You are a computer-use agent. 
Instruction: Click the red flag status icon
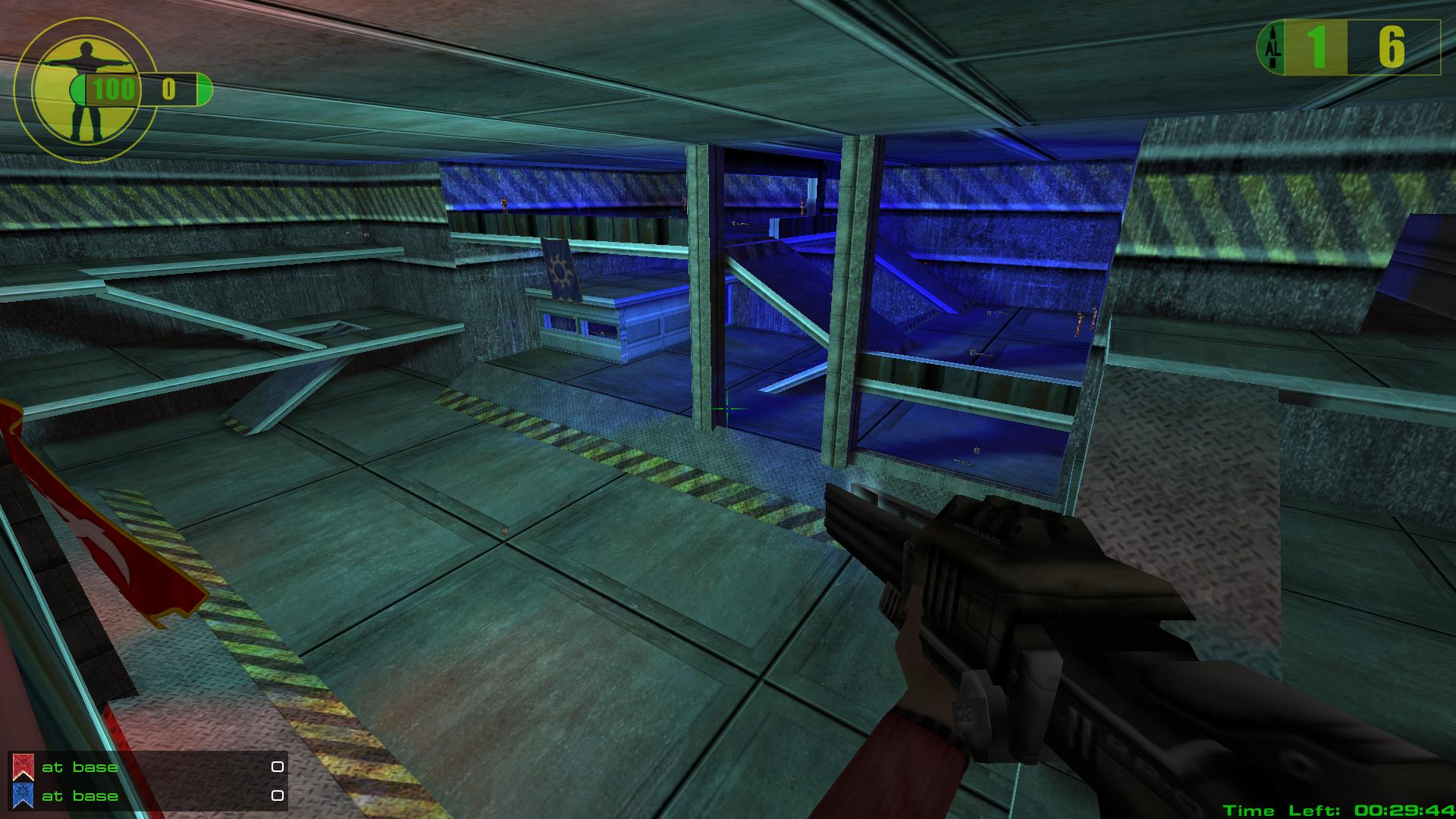coord(23,767)
